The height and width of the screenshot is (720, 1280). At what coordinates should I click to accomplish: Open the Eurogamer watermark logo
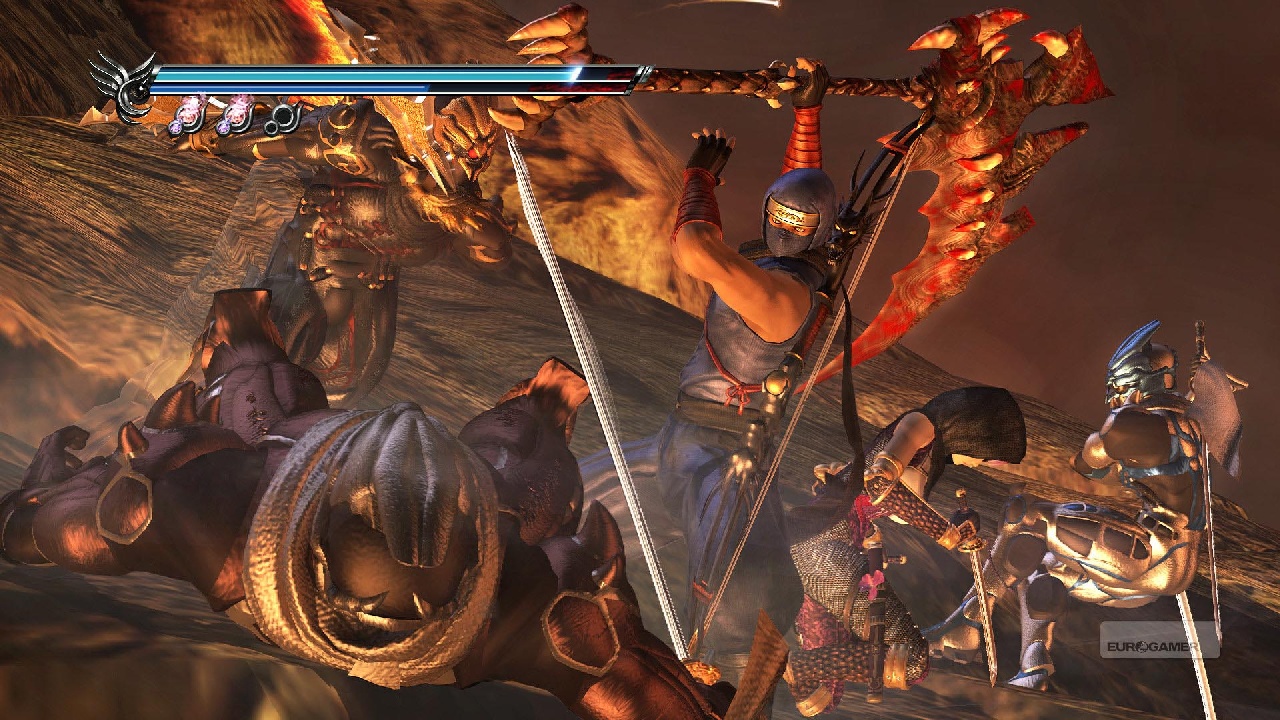(x=1159, y=640)
